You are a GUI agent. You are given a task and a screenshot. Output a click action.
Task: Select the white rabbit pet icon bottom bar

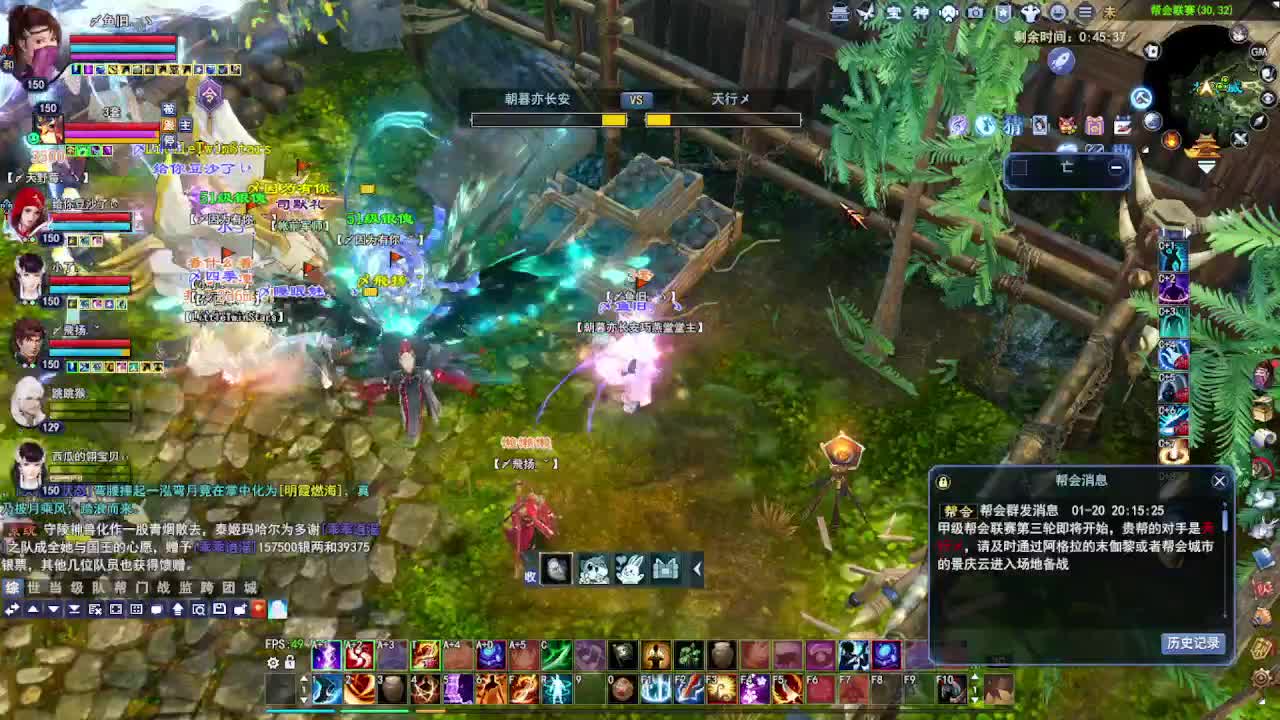click(x=630, y=570)
